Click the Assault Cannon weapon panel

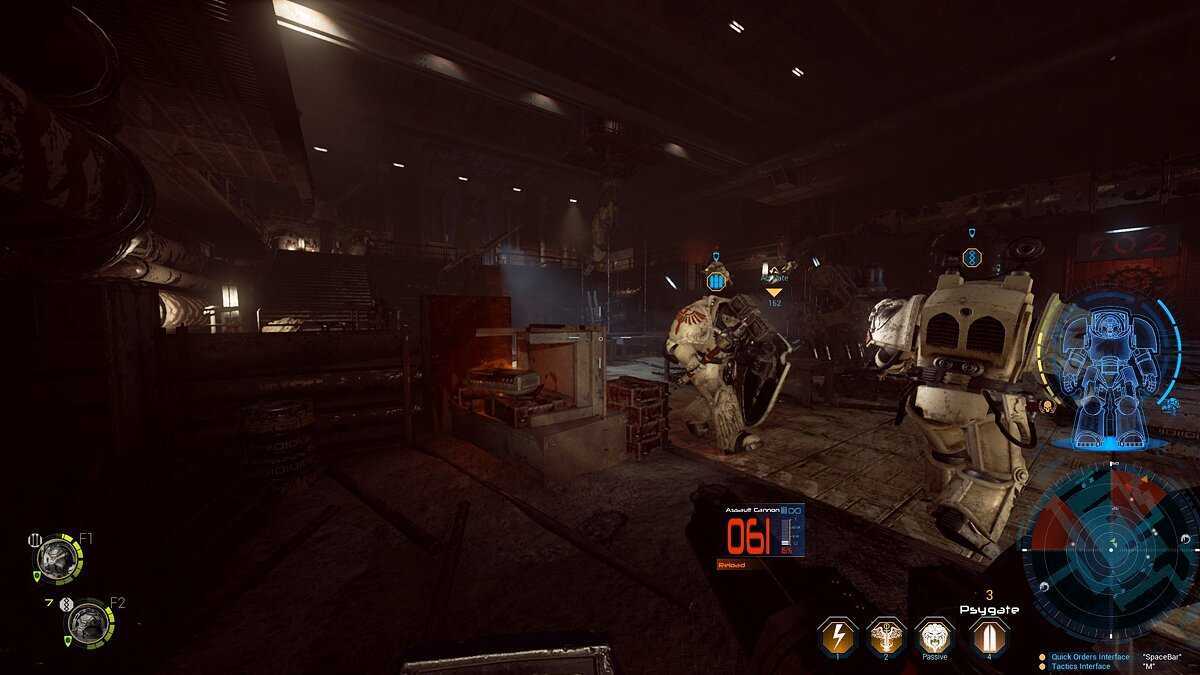[761, 531]
